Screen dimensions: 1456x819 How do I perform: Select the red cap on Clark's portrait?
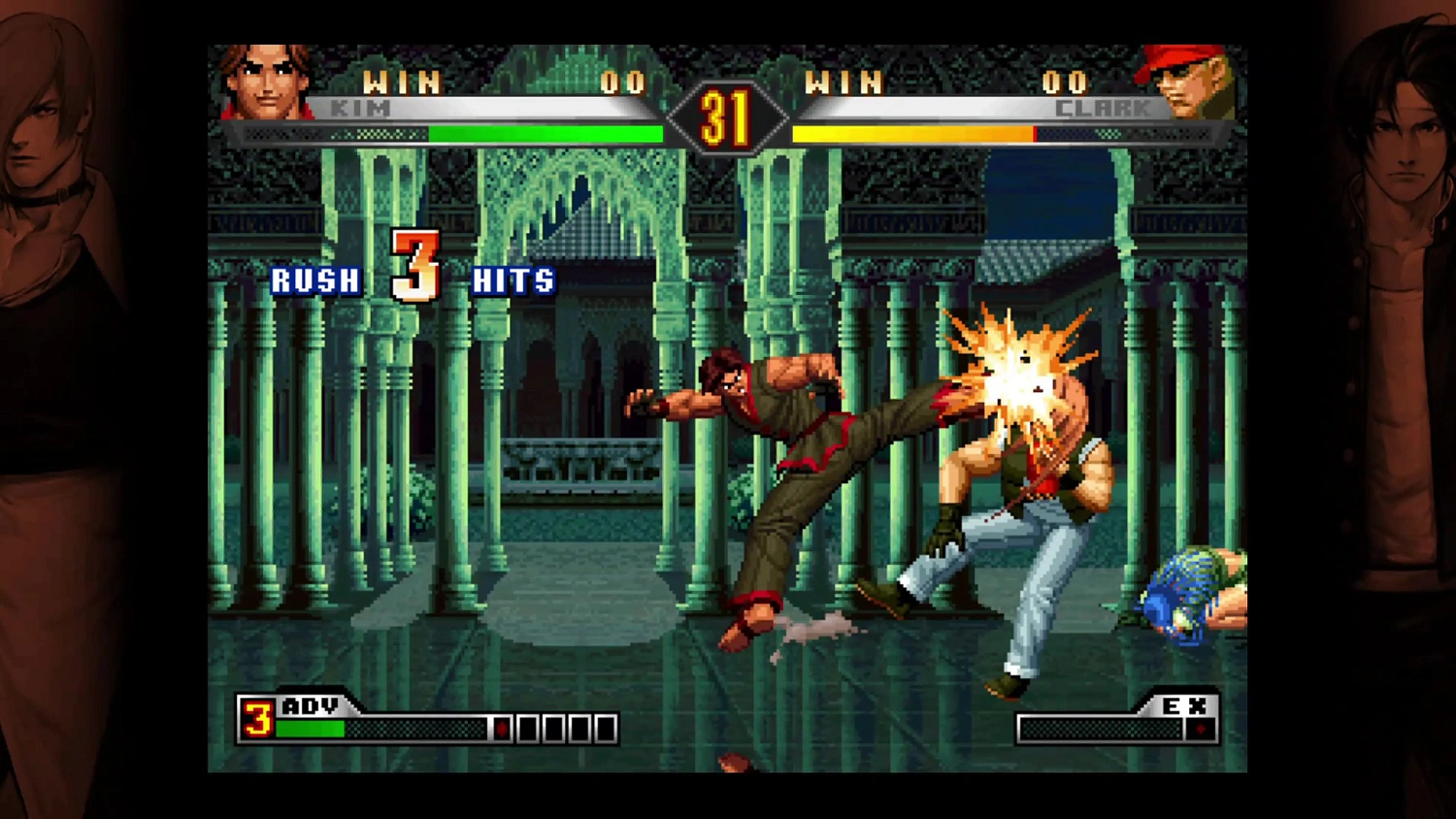(1177, 56)
